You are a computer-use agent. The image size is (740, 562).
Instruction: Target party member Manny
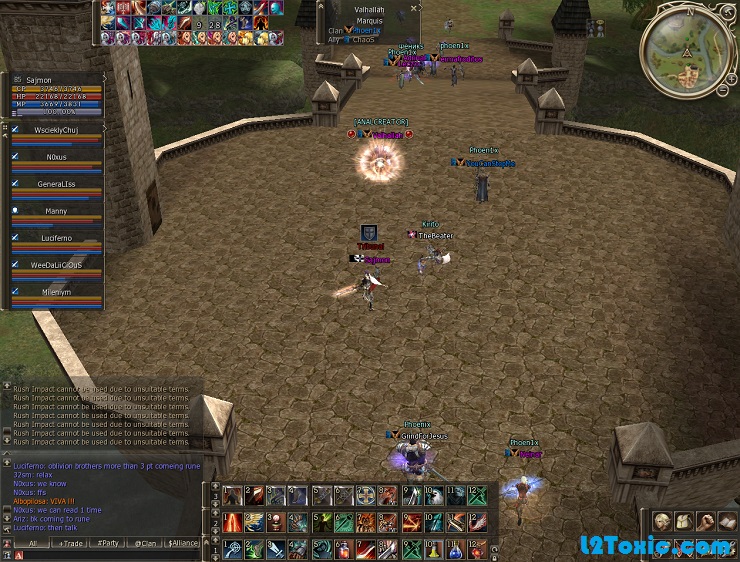pyautogui.click(x=56, y=211)
